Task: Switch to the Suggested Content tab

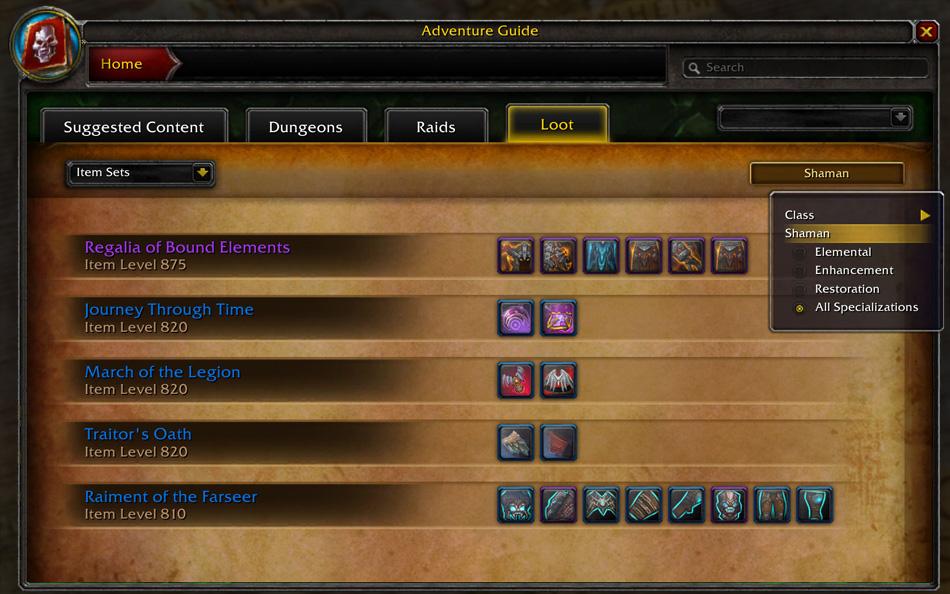Action: tap(134, 127)
